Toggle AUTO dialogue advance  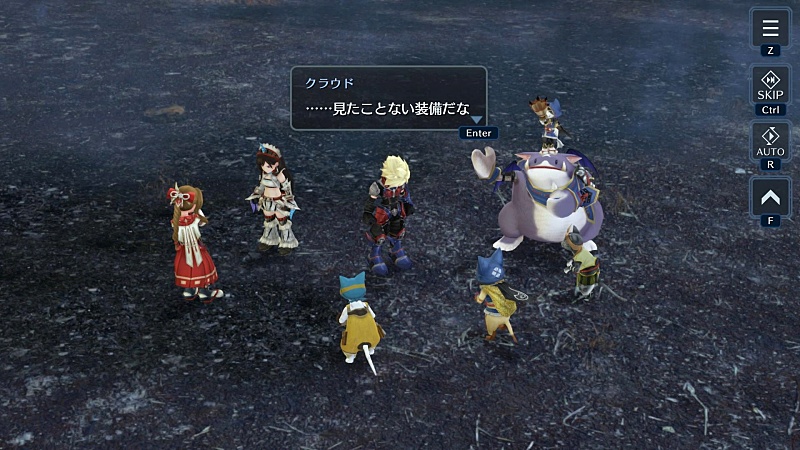(770, 141)
